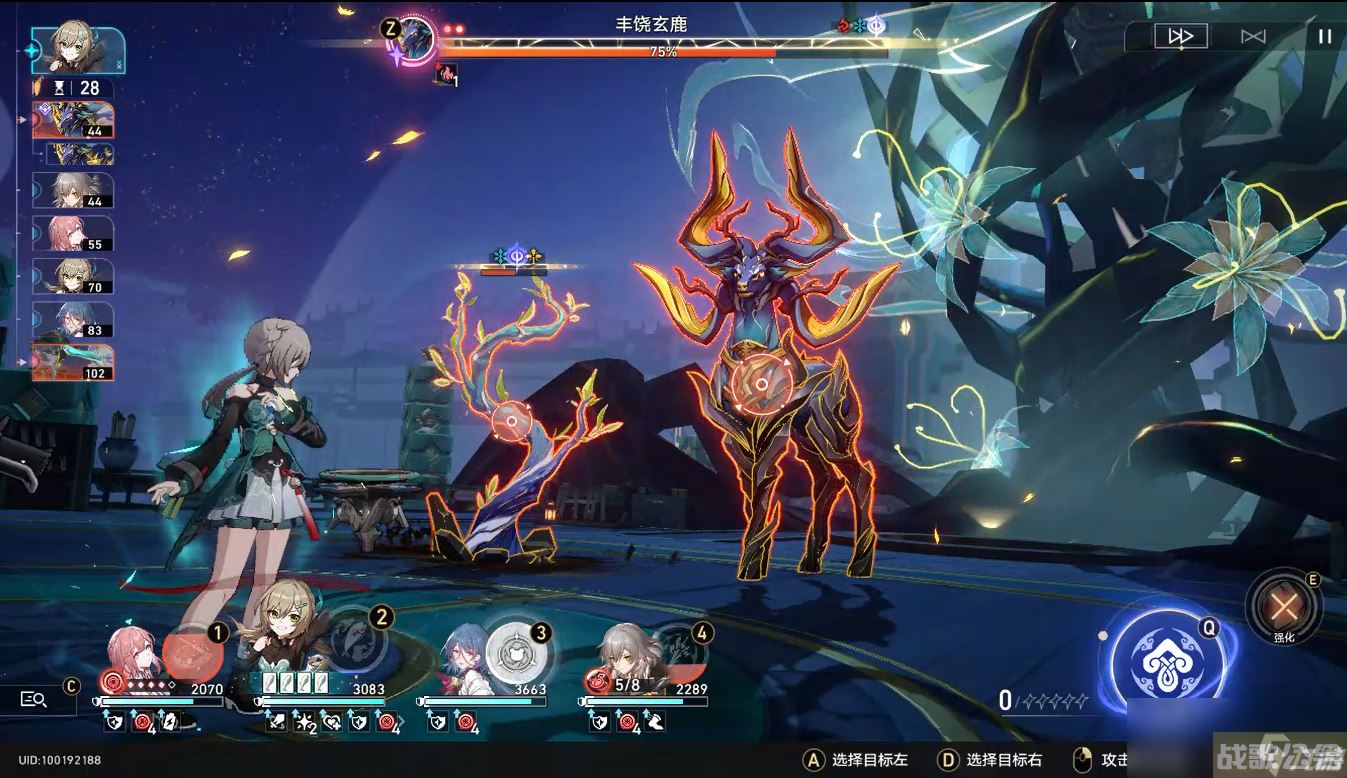Toggle the auto-battle button
1347x778 pixels.
1253,36
